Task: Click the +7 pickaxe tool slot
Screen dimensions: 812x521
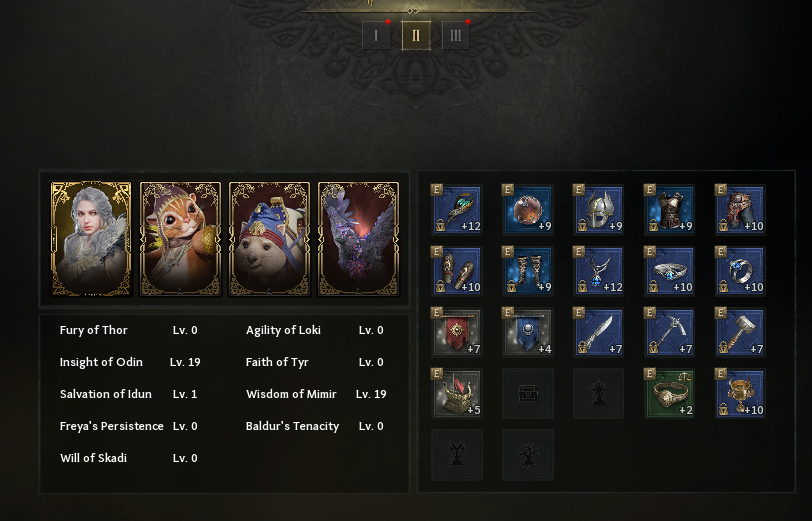Action: (670, 333)
